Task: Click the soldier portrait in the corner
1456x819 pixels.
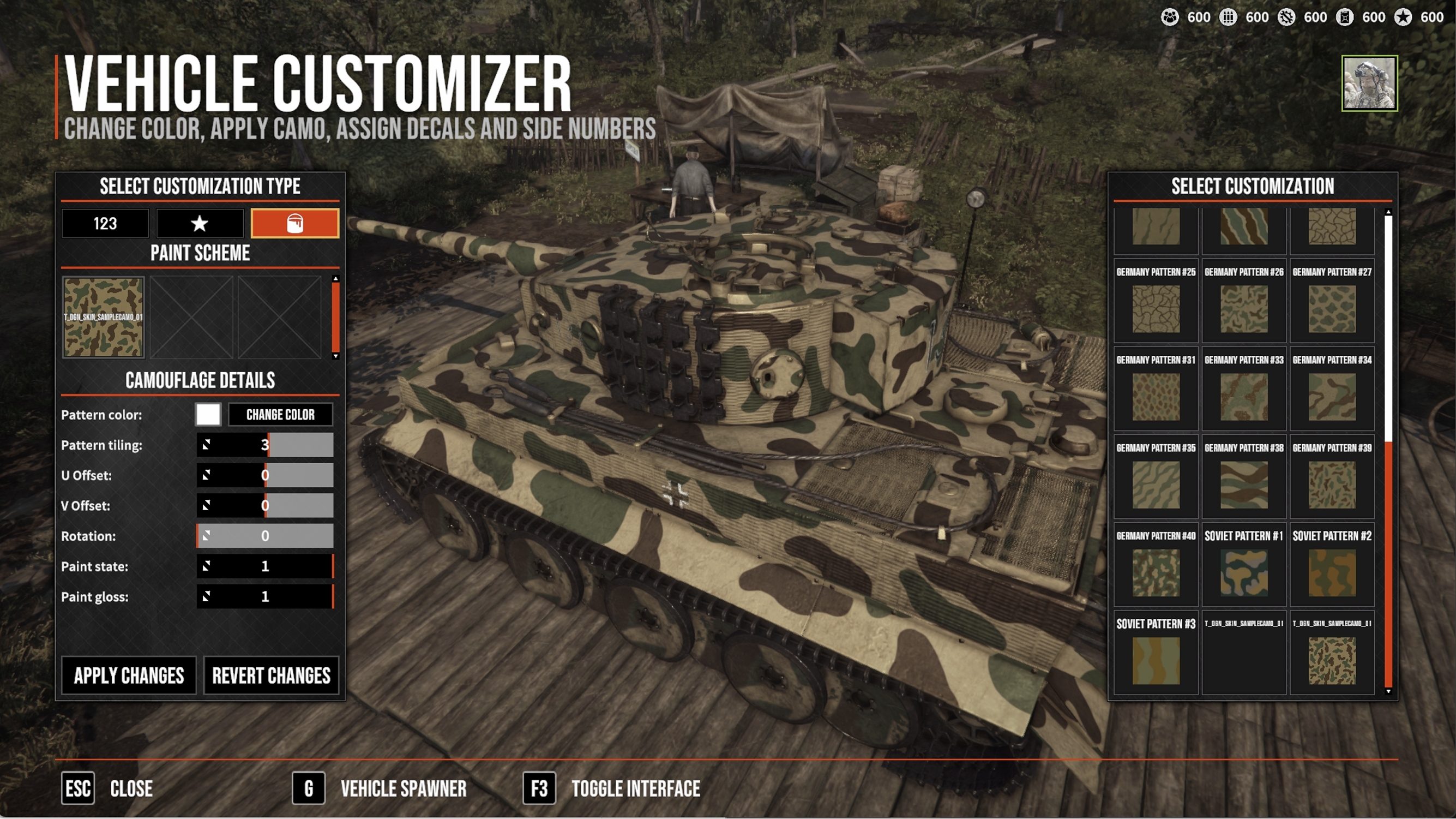Action: click(x=1369, y=83)
